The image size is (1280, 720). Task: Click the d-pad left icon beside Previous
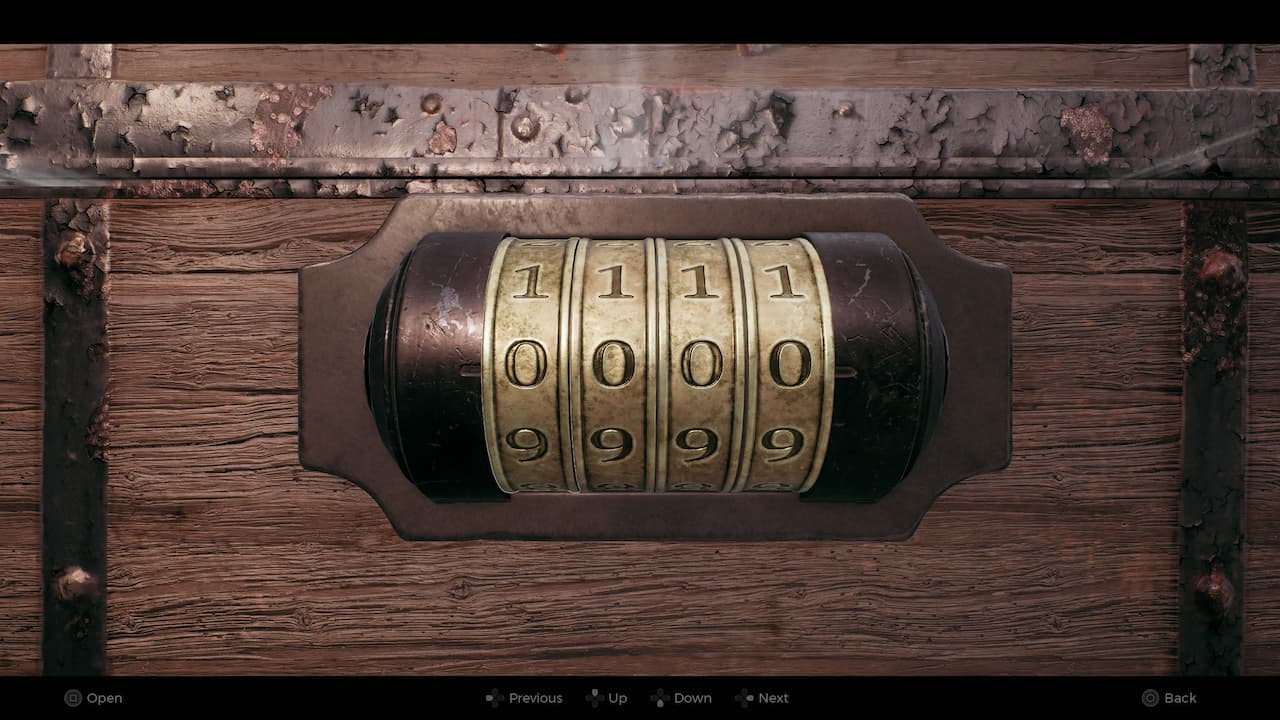point(492,697)
